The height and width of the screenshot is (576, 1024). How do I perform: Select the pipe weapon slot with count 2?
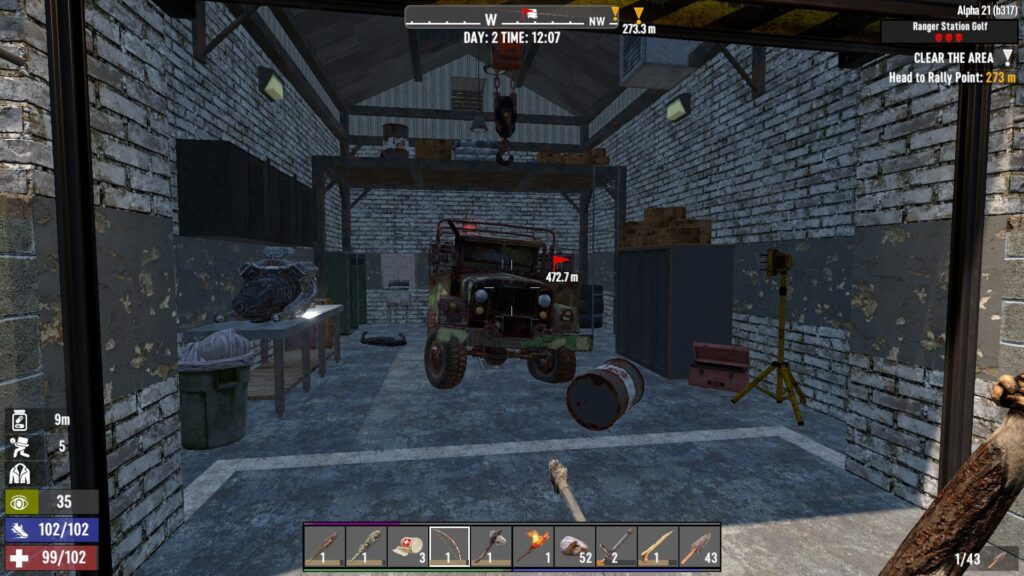tap(616, 546)
